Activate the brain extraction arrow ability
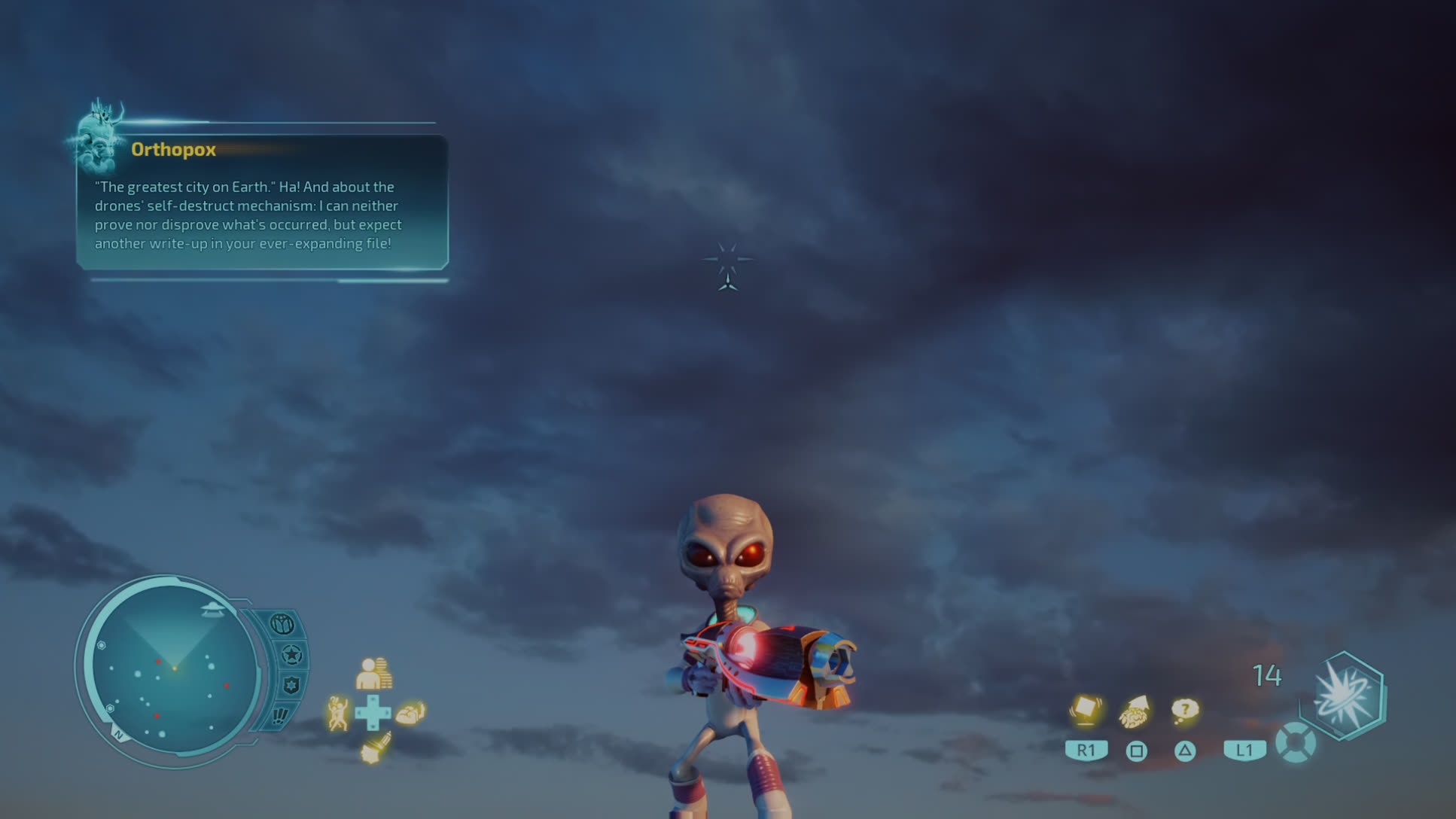The width and height of the screenshot is (1456, 819). point(1135,711)
